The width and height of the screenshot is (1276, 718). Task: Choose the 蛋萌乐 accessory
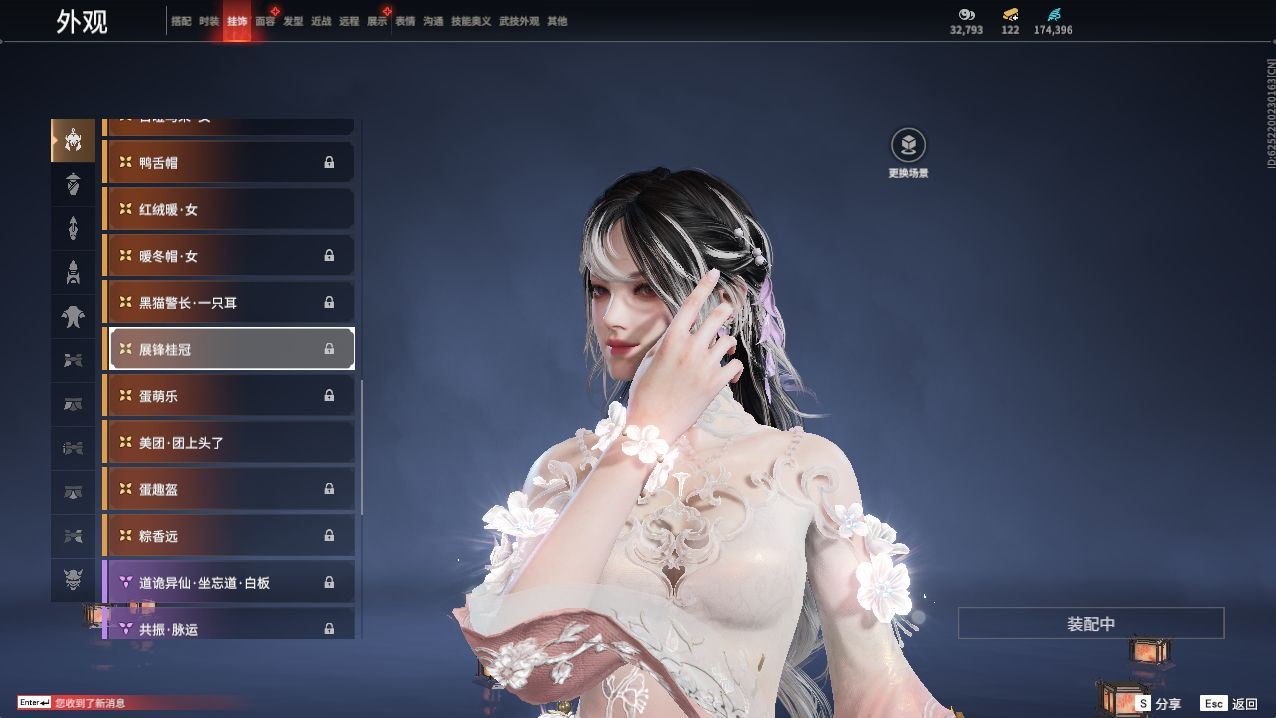pos(230,396)
